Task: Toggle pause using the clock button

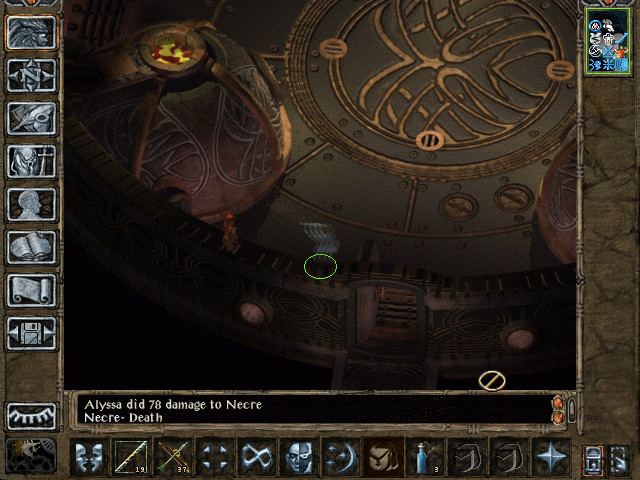Action: click(x=32, y=455)
